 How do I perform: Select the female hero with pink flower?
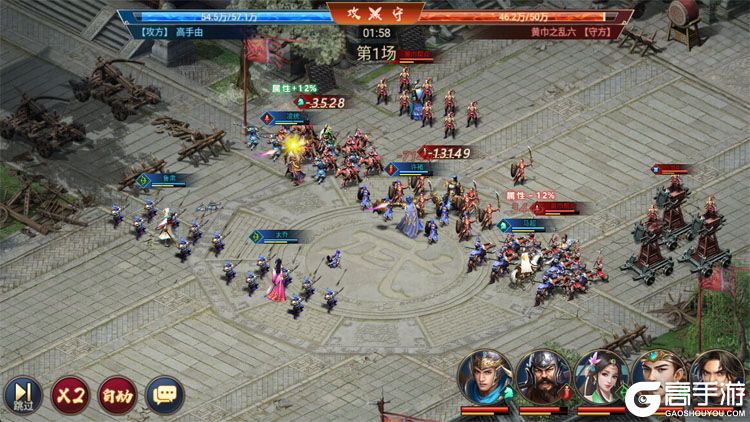[601, 377]
